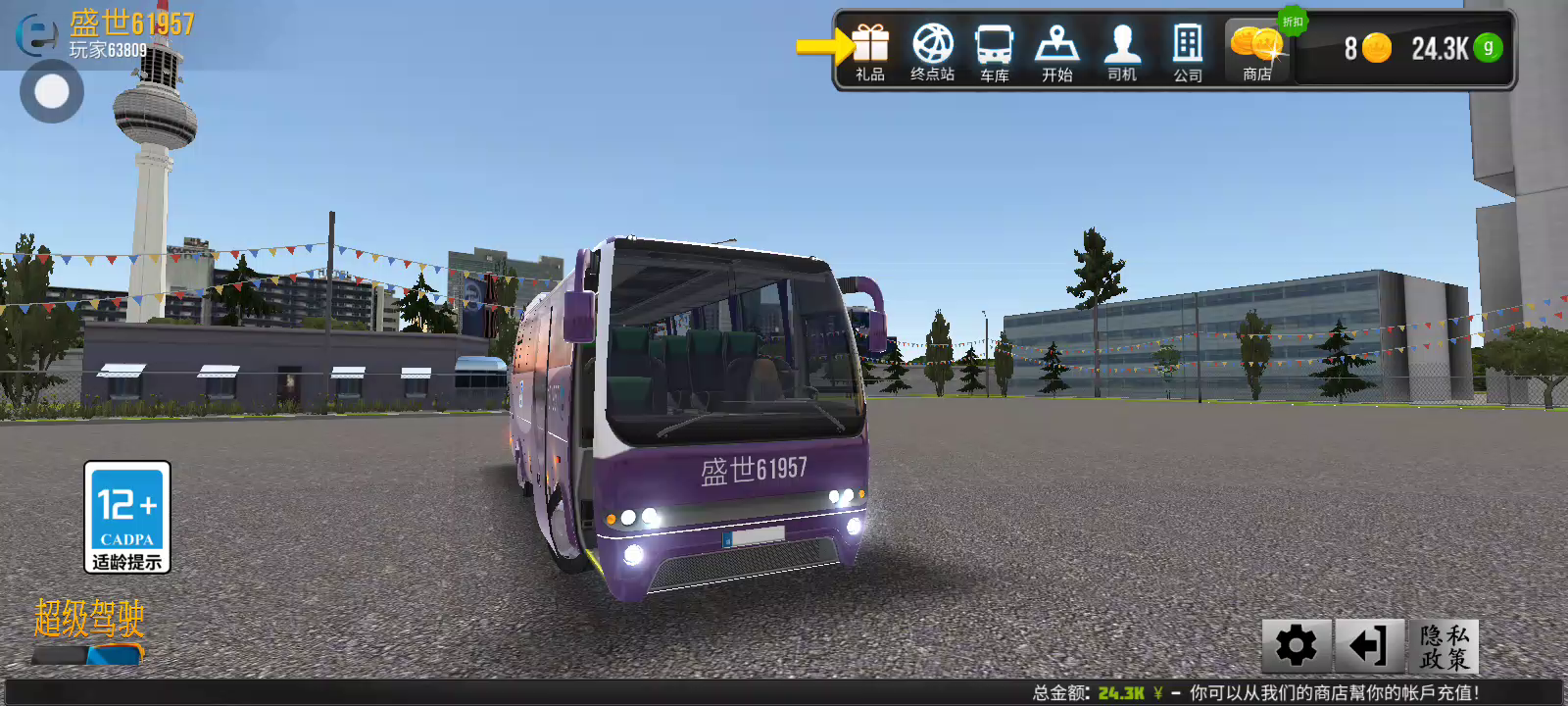The width and height of the screenshot is (1568, 706).
Task: Tap the 超级驾驶 logo
Action: click(x=89, y=630)
